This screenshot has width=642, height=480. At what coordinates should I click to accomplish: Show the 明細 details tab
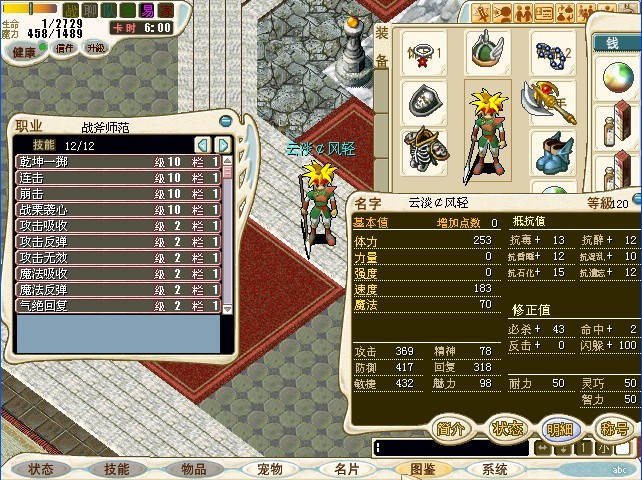tap(561, 428)
